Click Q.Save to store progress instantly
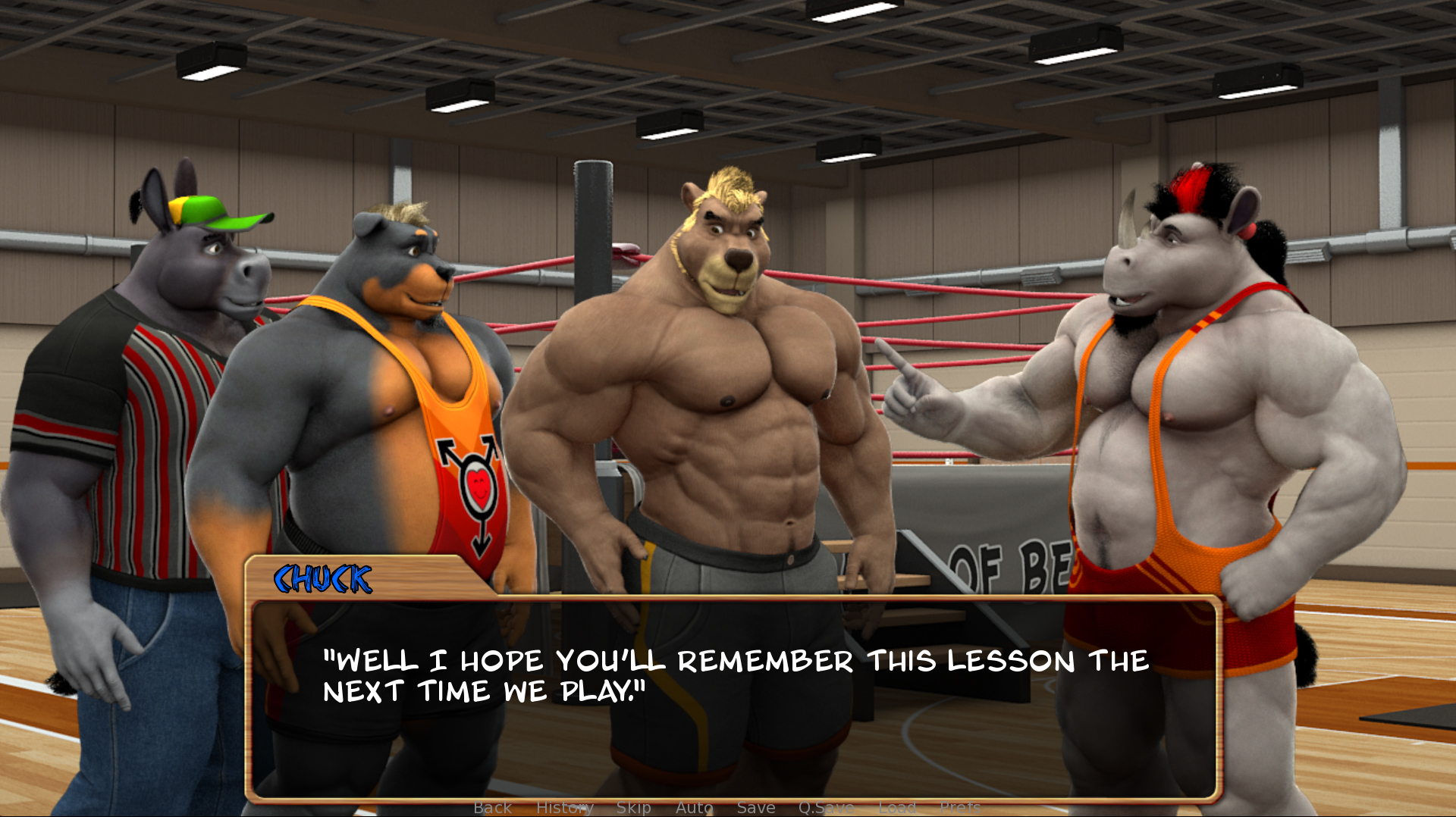This screenshot has height=817, width=1456. click(x=827, y=807)
